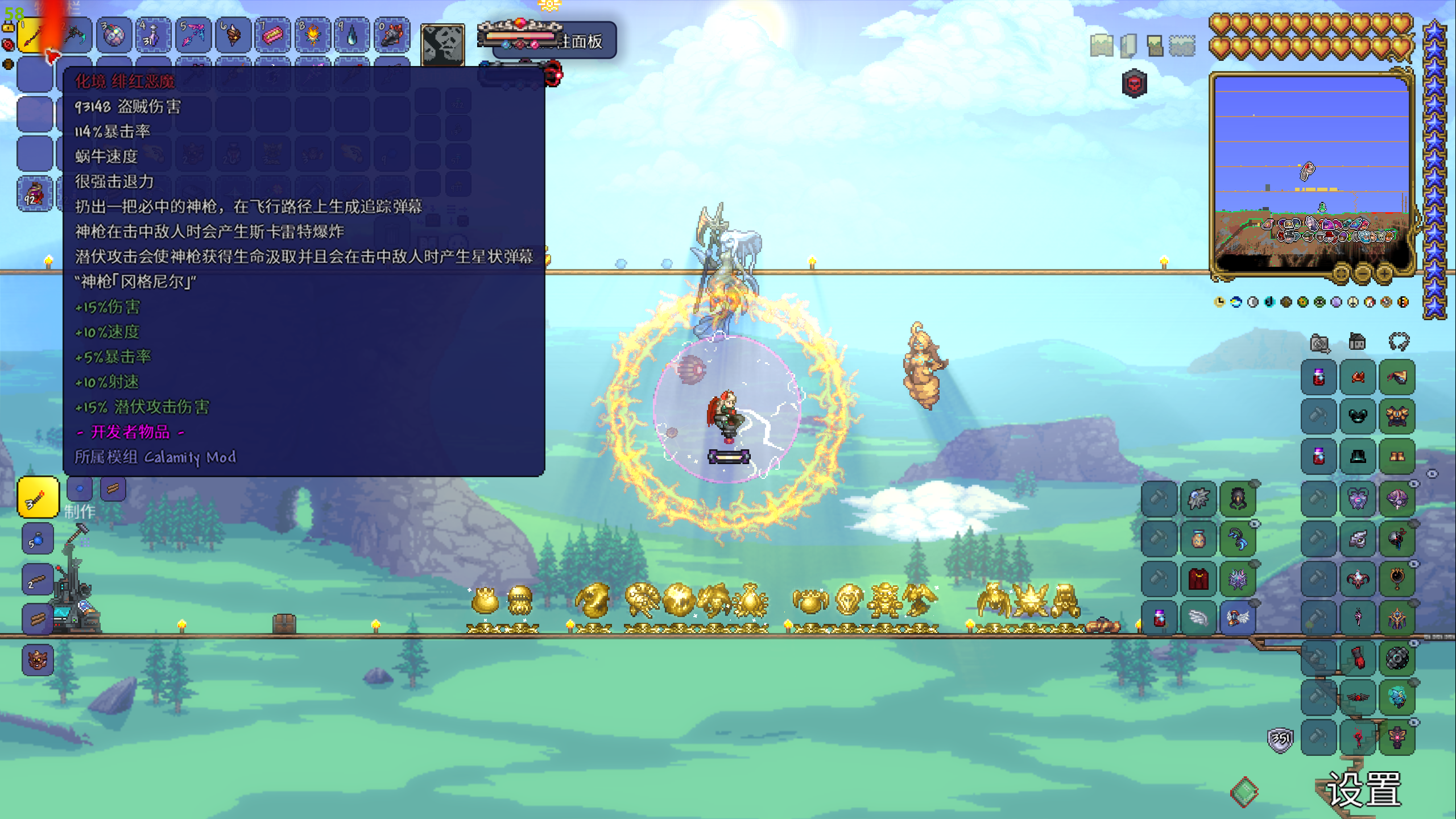Click the minimap zoom-out minus button
This screenshot has width=1456, height=819.
click(x=1363, y=274)
